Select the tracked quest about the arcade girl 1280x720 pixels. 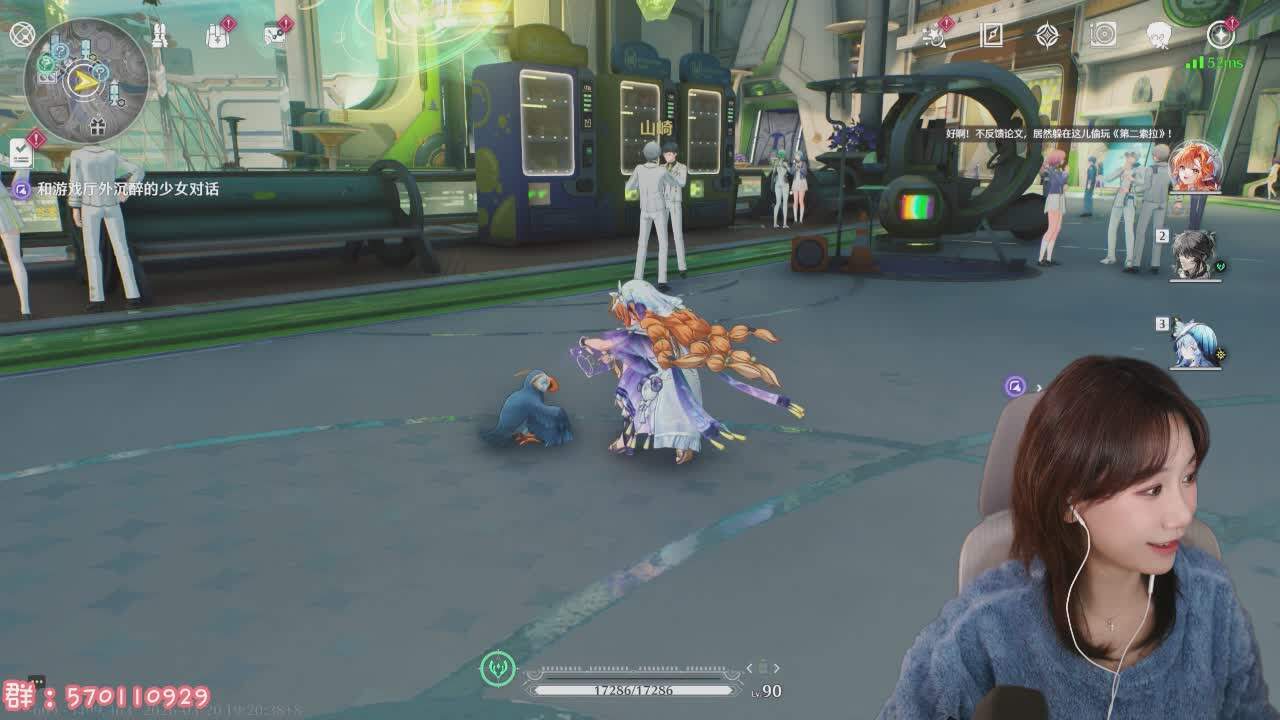127,188
